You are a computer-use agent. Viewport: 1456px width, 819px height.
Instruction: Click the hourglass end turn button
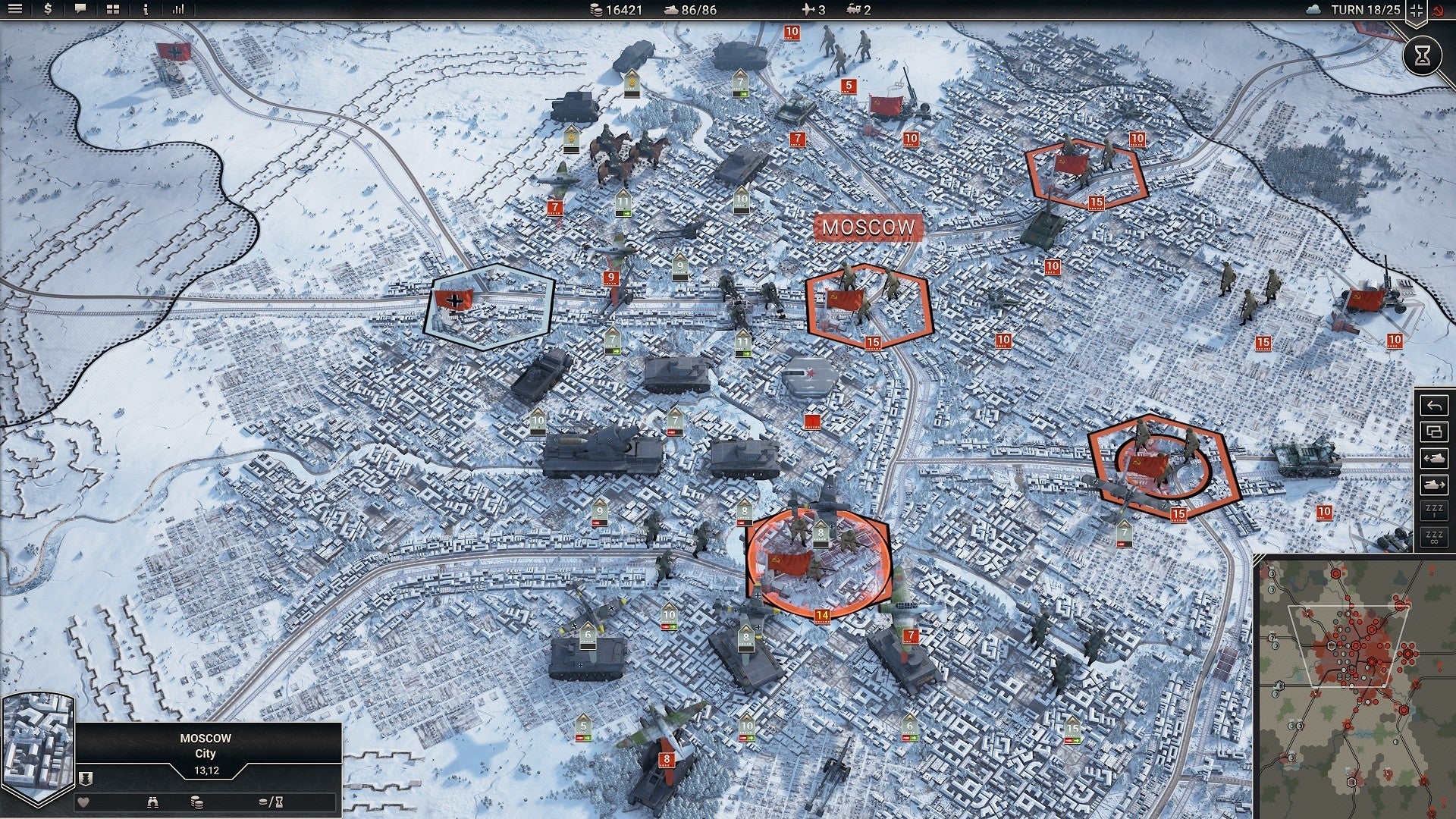click(1421, 55)
